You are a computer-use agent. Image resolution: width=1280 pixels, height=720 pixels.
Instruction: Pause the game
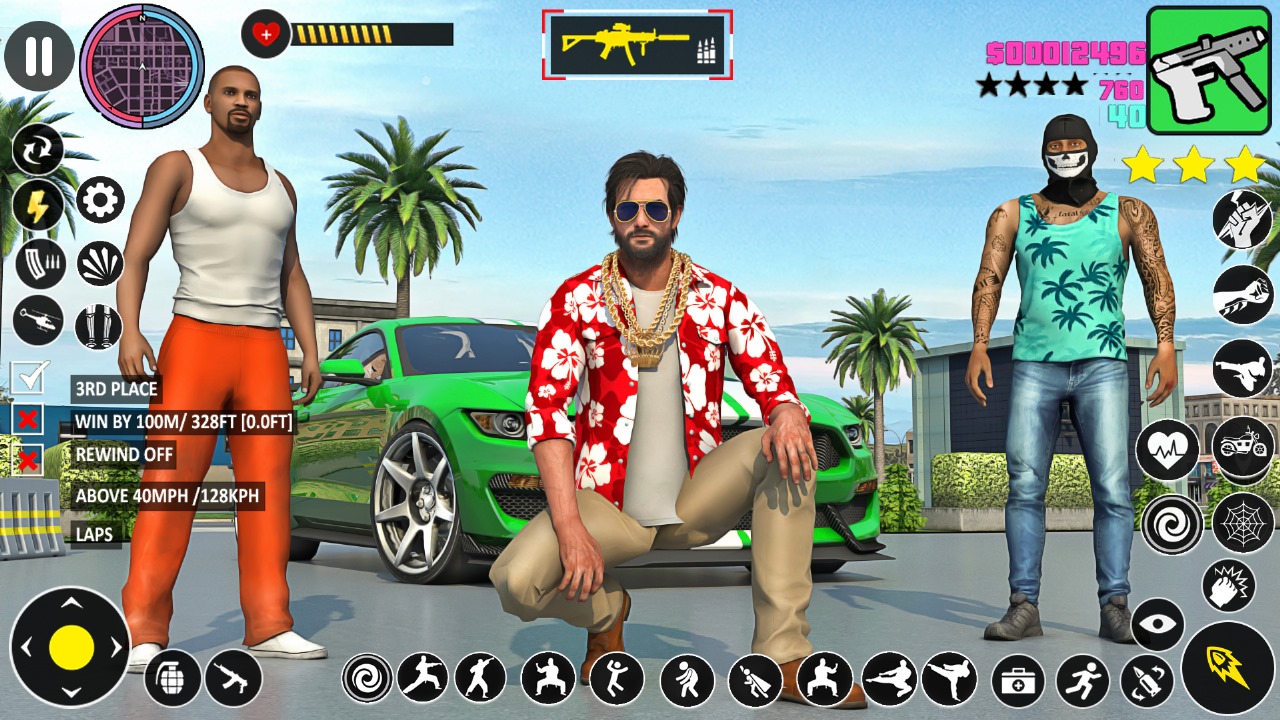point(39,56)
